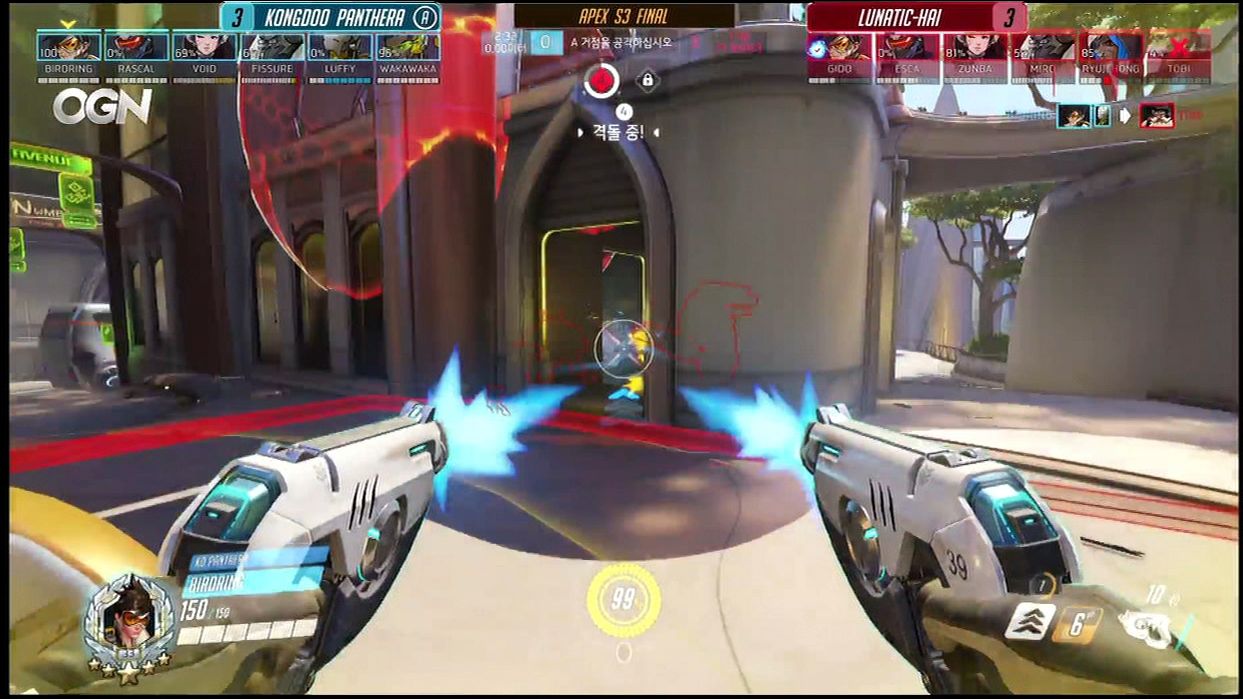
Task: Click the OGN channel logo
Action: point(103,106)
